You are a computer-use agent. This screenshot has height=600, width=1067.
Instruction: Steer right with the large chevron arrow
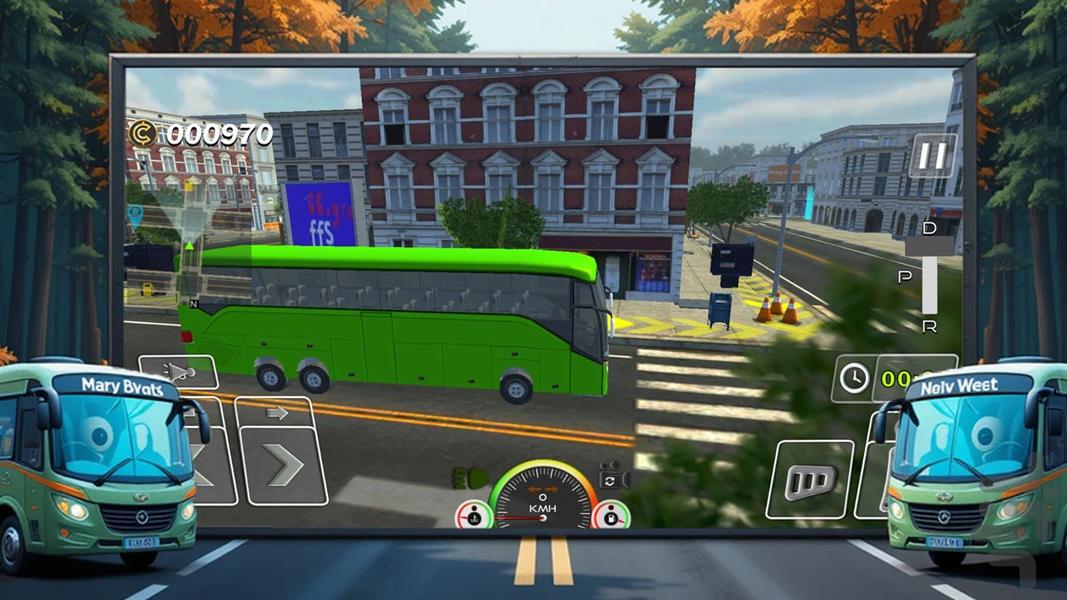click(x=285, y=465)
